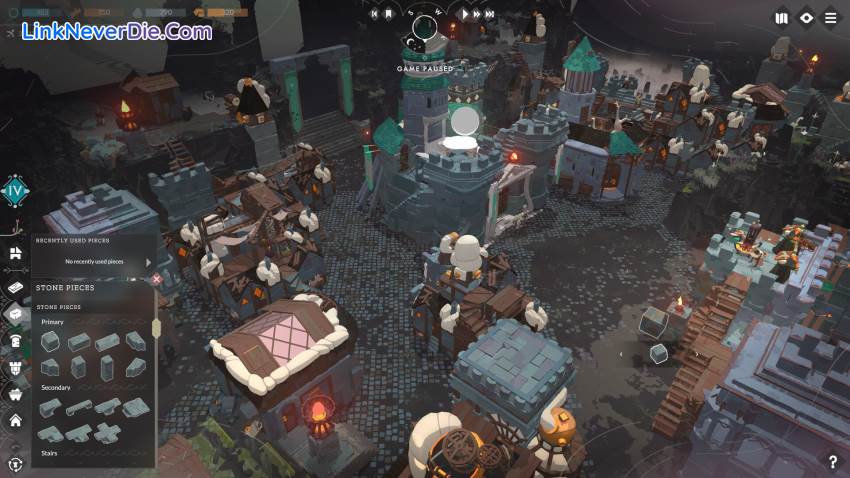The width and height of the screenshot is (850, 478).
Task: Click the skip-back rewind control
Action: (x=373, y=14)
